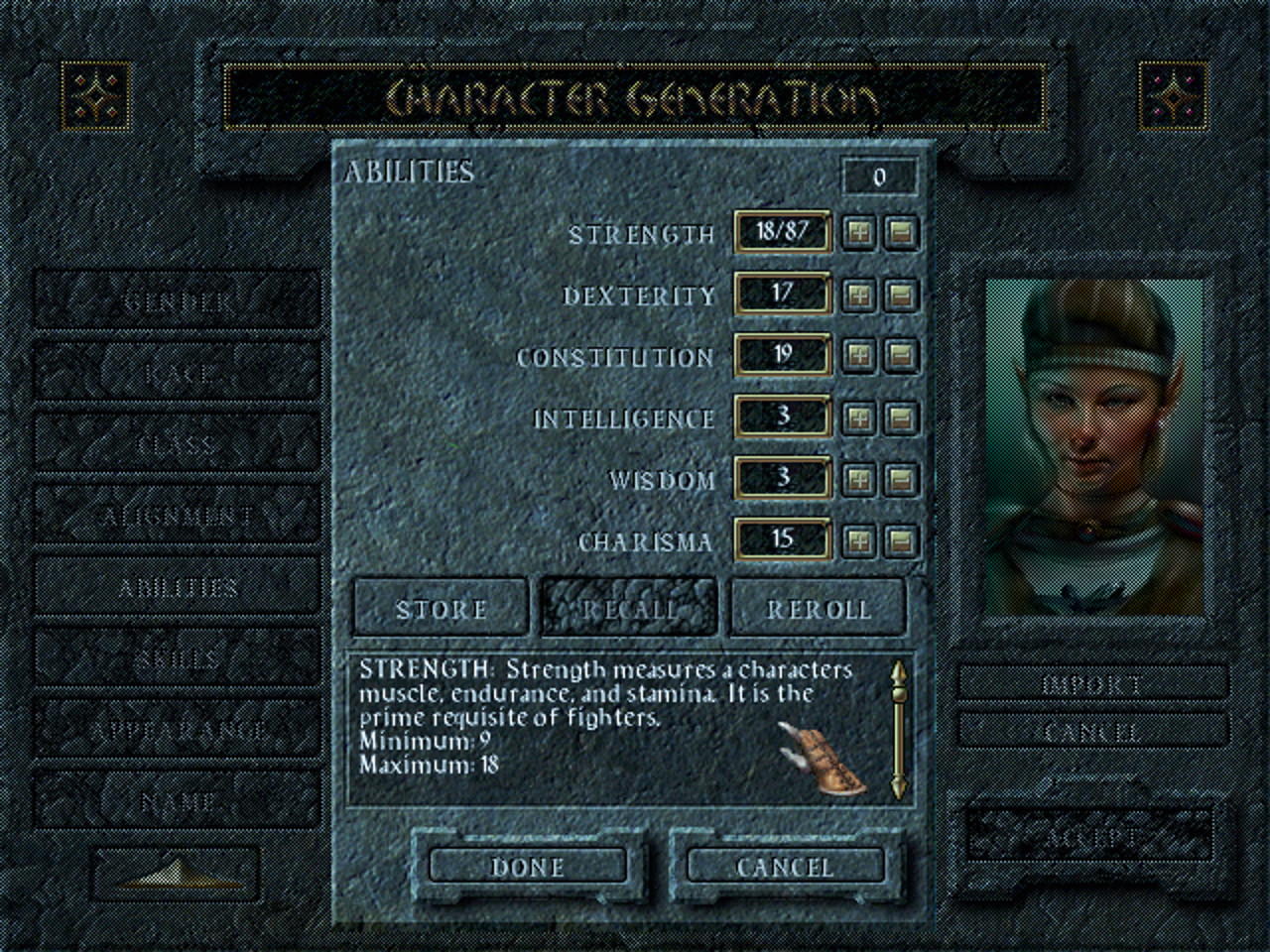
Task: Click the Recall button
Action: click(628, 608)
